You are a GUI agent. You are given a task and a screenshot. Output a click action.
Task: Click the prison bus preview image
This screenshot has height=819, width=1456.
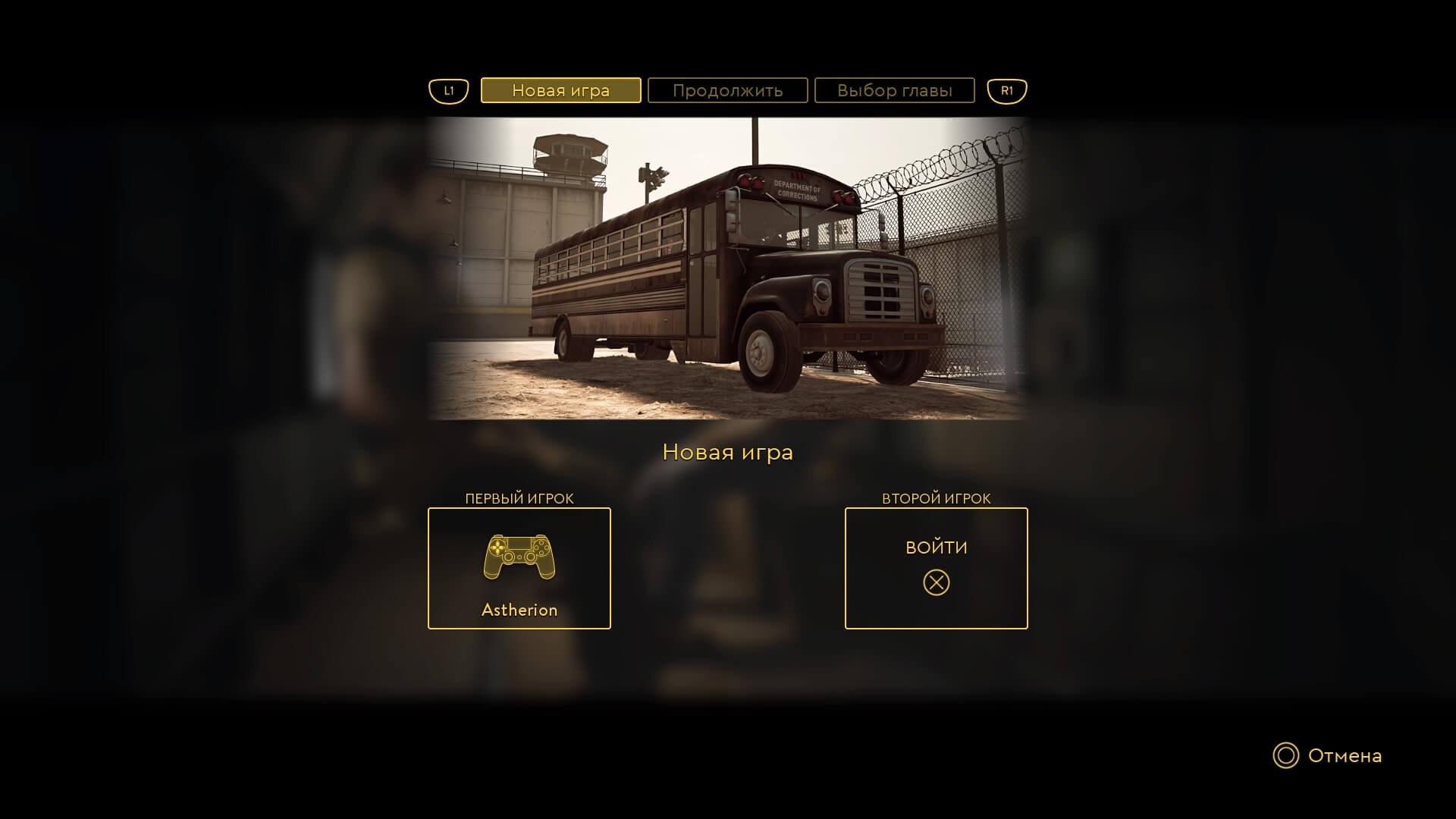tap(727, 268)
